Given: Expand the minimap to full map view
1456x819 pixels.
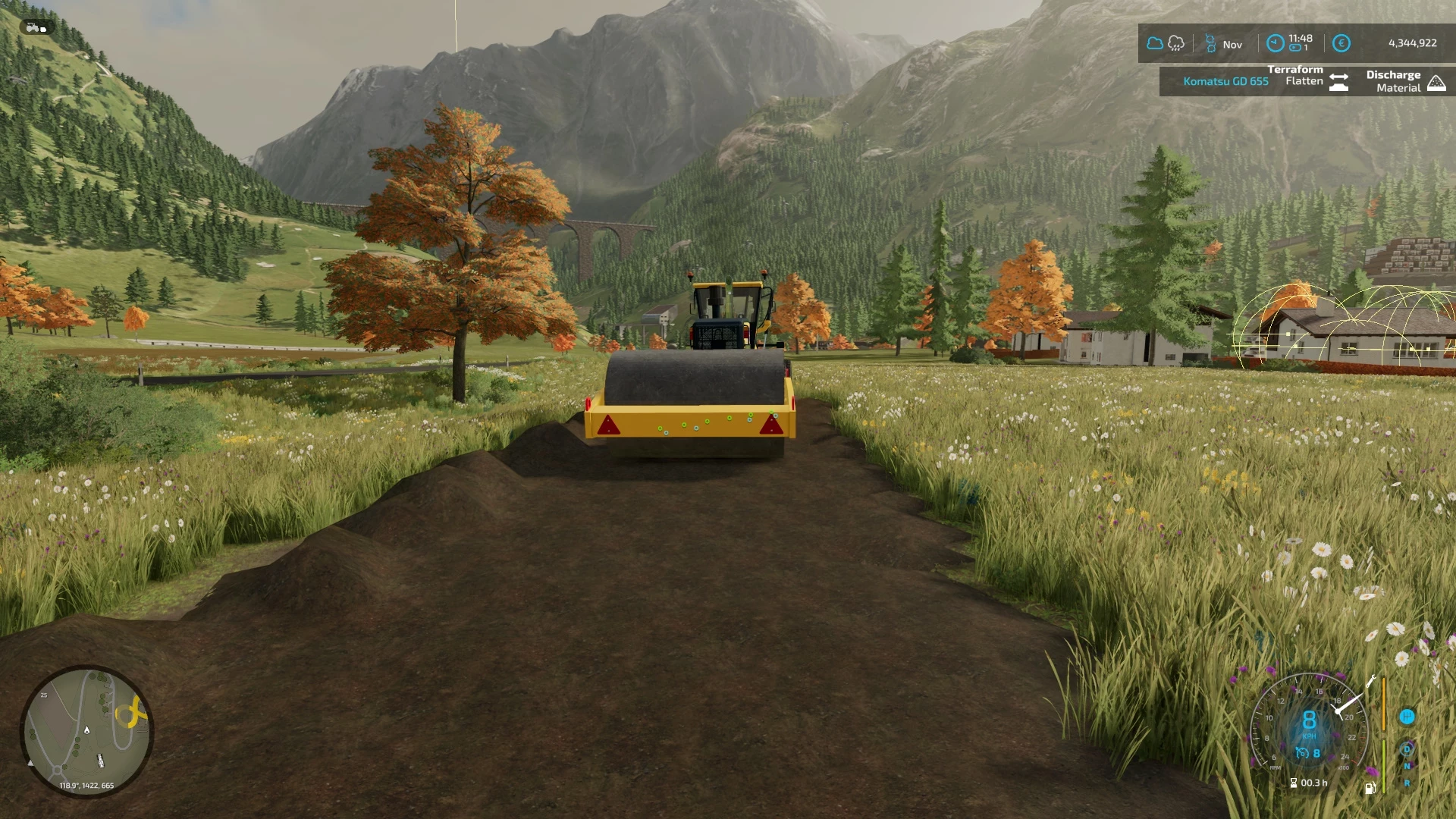Looking at the screenshot, I should point(87,728).
